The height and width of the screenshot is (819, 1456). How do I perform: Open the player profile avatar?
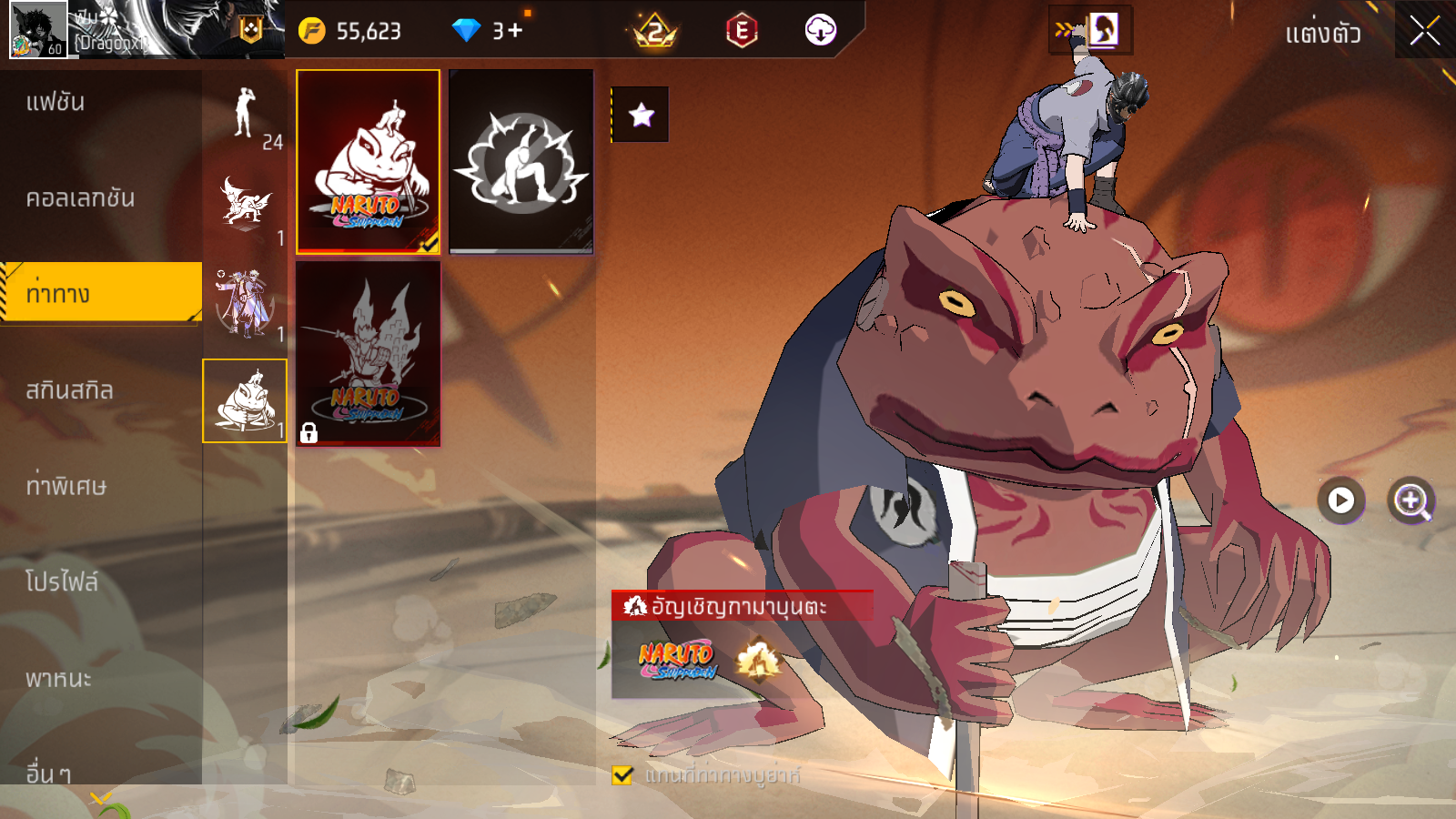[38, 30]
